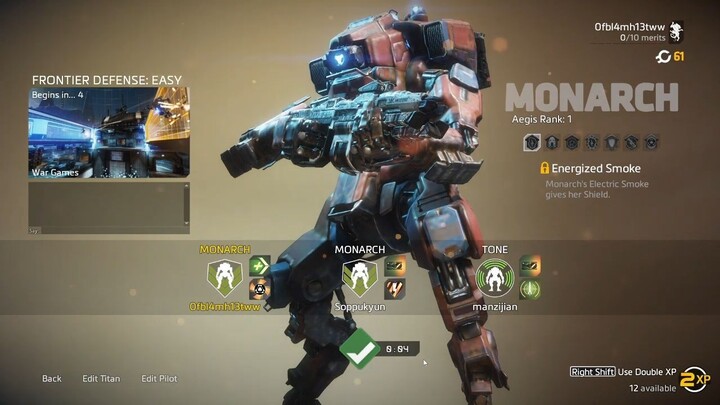The width and height of the screenshot is (720, 405).
Task: Select the highlighted first Aegis upgrade icon
Action: point(532,143)
